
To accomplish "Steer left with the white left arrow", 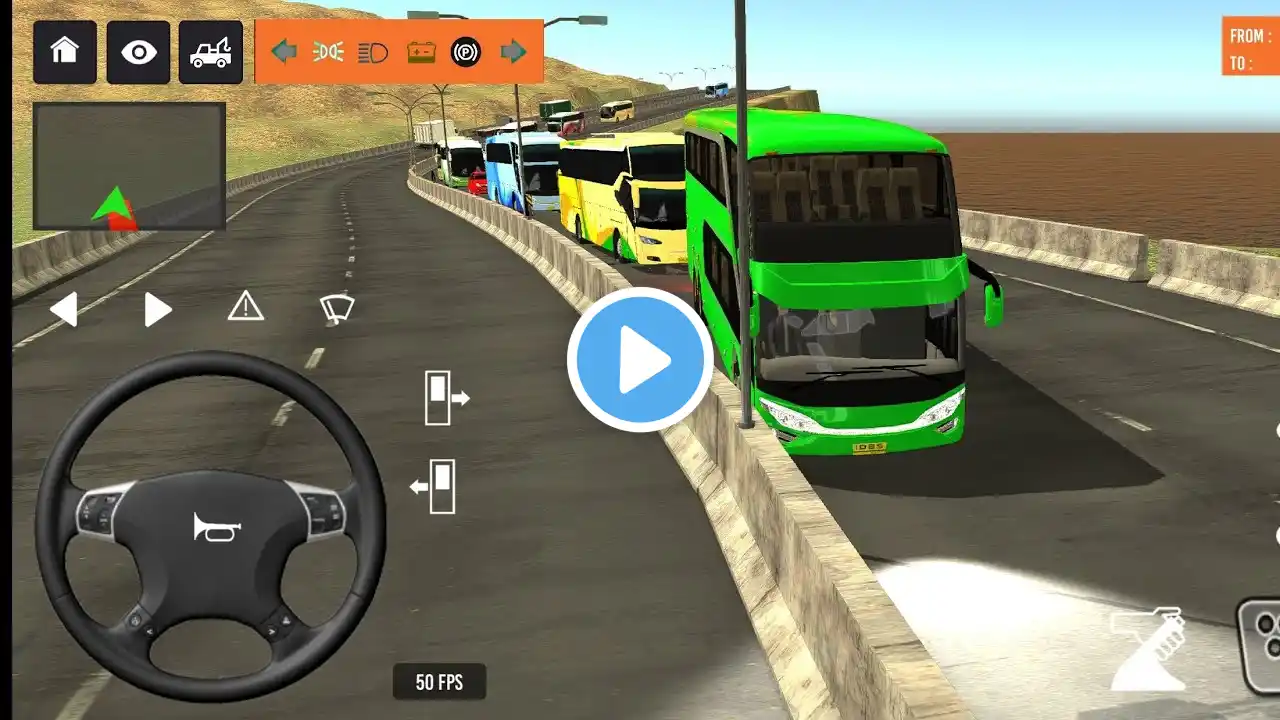I will (x=64, y=309).
